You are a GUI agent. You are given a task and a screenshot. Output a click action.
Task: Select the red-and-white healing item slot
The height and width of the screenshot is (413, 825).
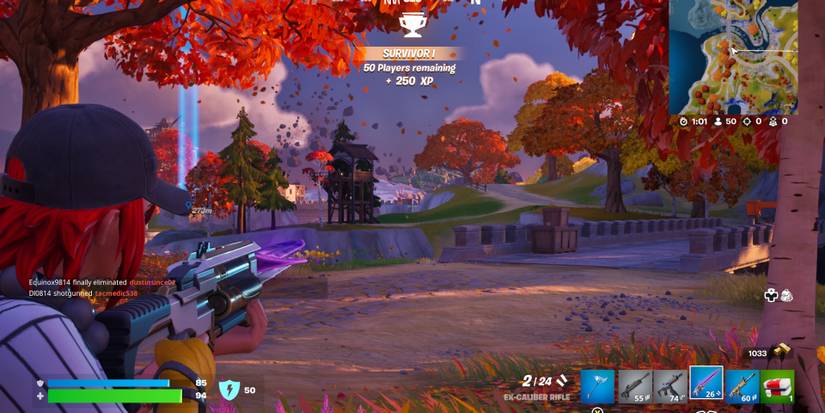coord(777,385)
